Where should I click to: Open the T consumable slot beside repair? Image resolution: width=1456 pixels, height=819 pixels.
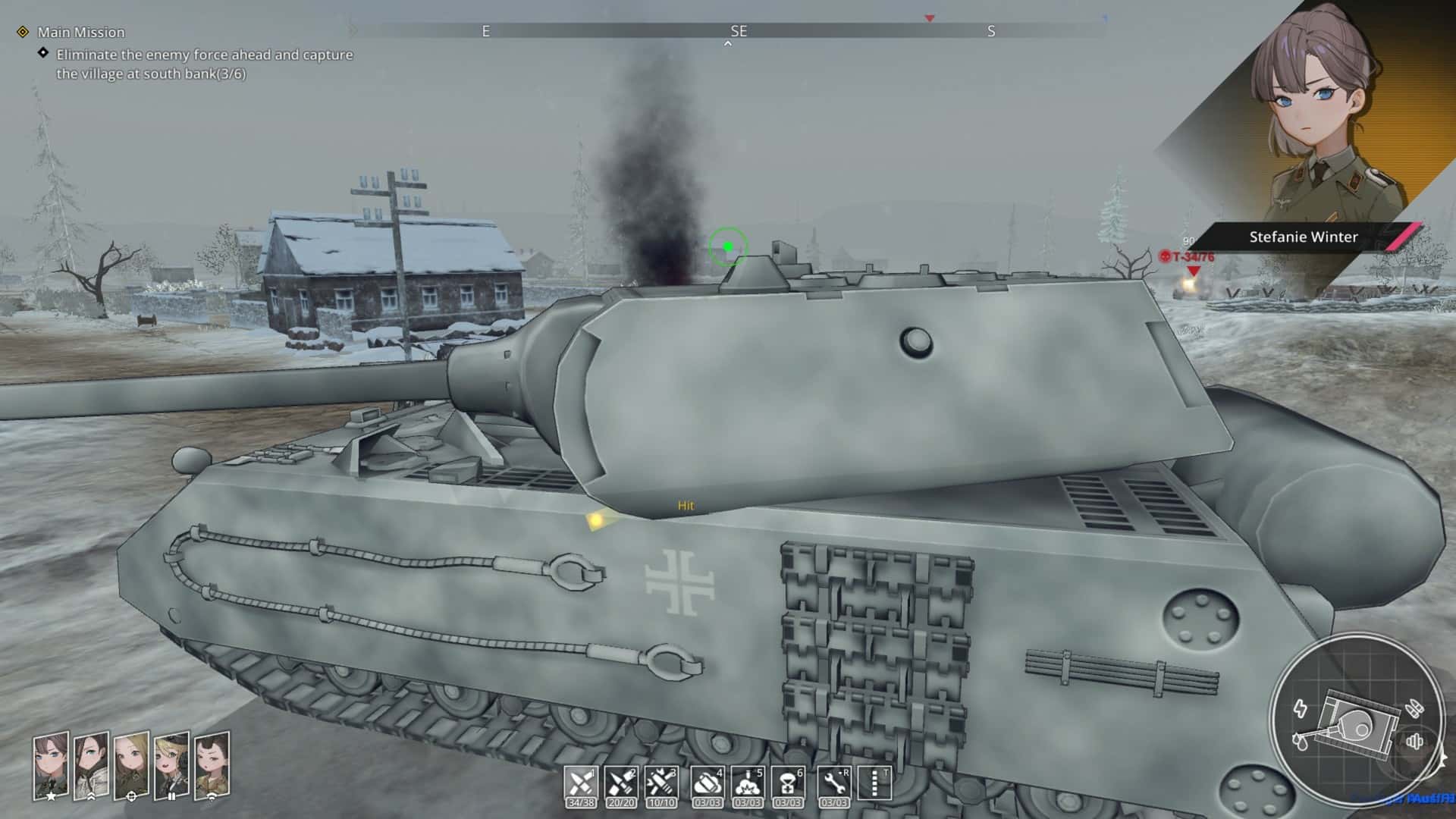(x=874, y=780)
